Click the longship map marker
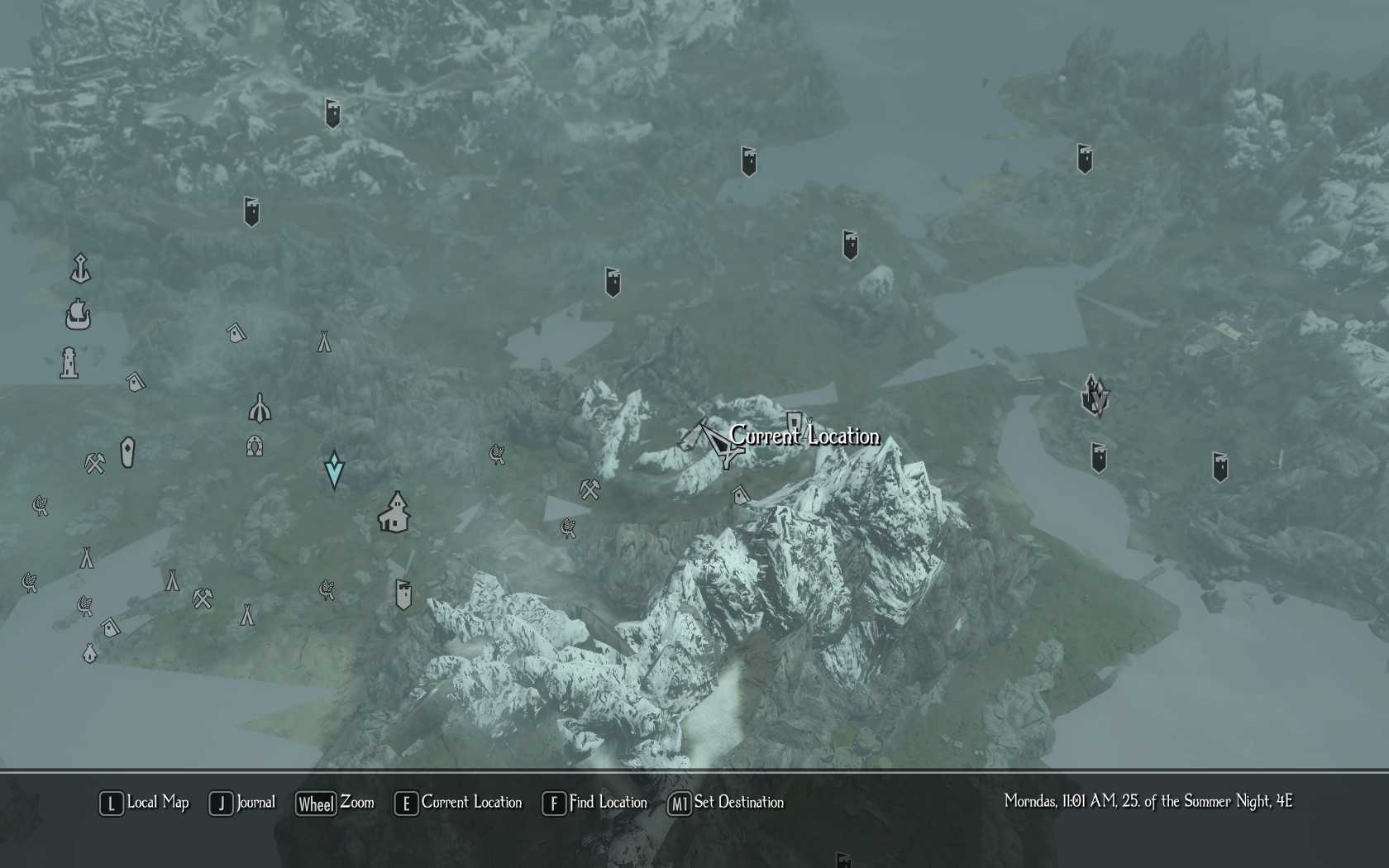1389x868 pixels. 78,314
